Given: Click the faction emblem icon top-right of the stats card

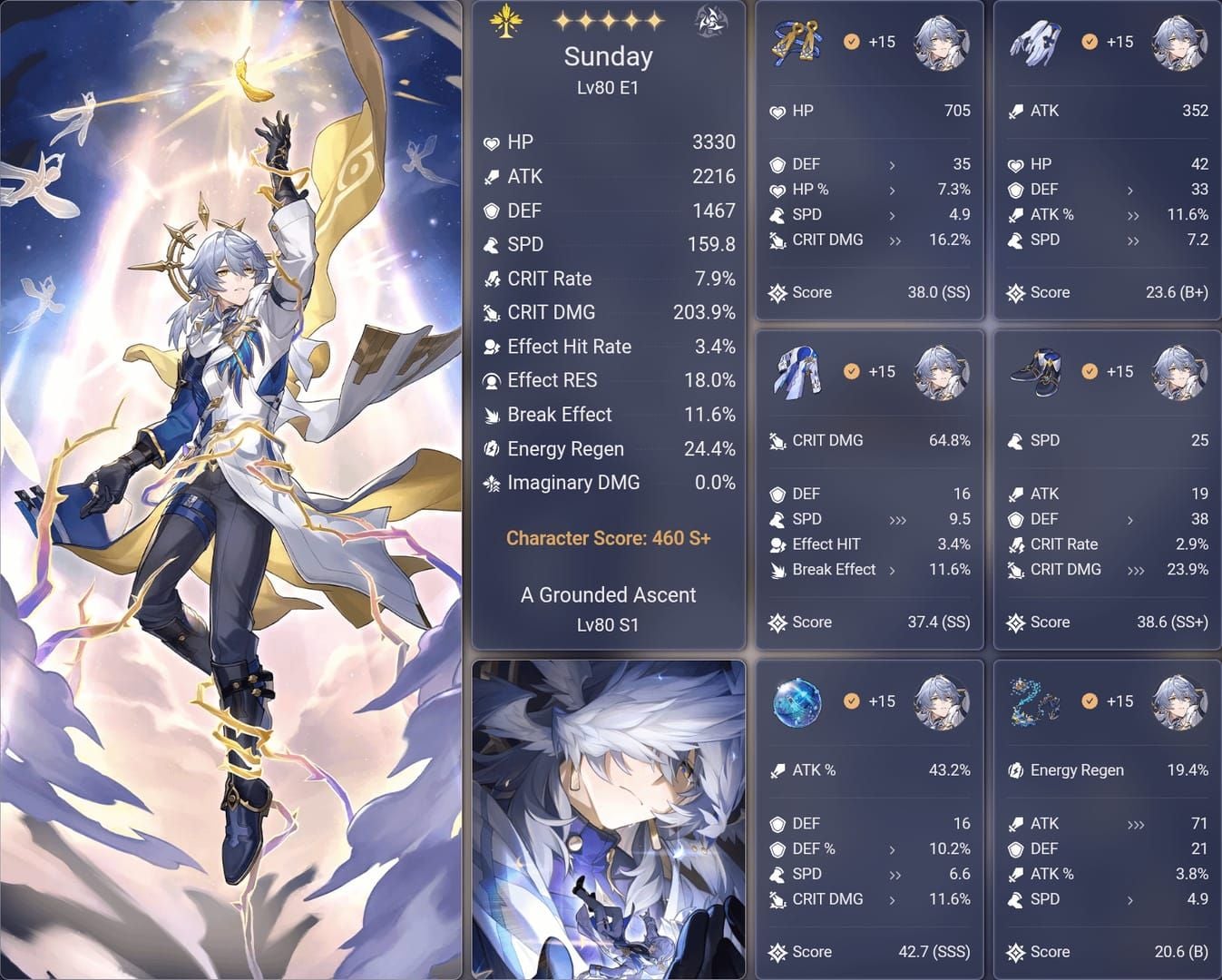Looking at the screenshot, I should (x=710, y=22).
